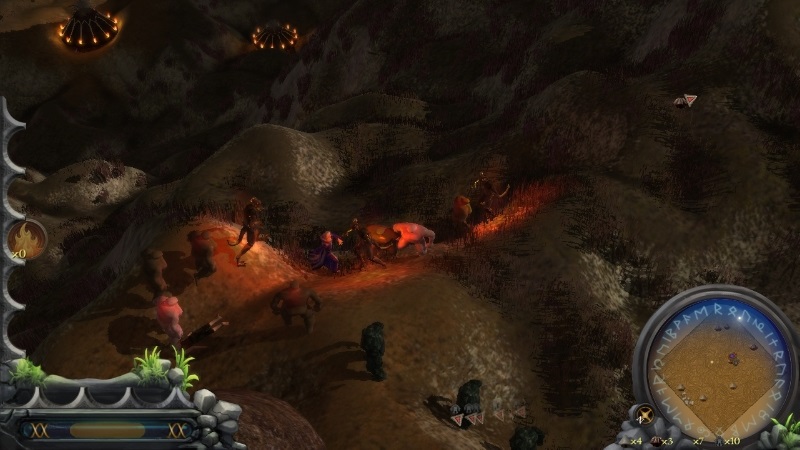This screenshot has width=800, height=450.
Task: Activate the flame ability icon
Action: 25,239
